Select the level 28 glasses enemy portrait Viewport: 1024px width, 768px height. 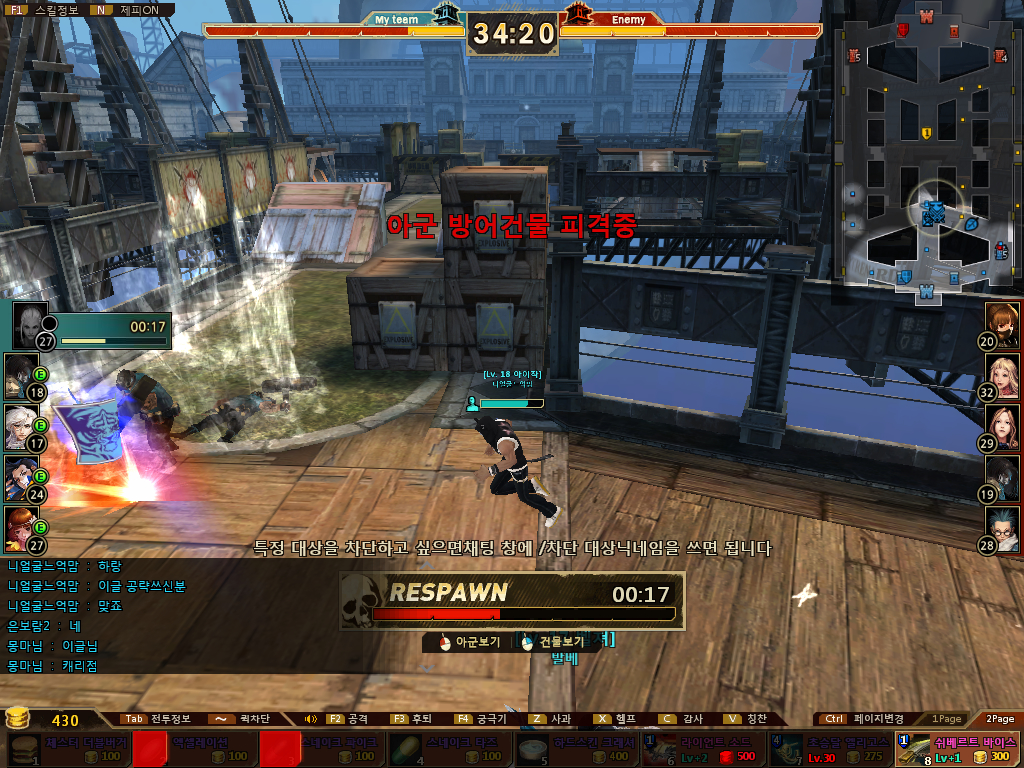pos(1003,526)
